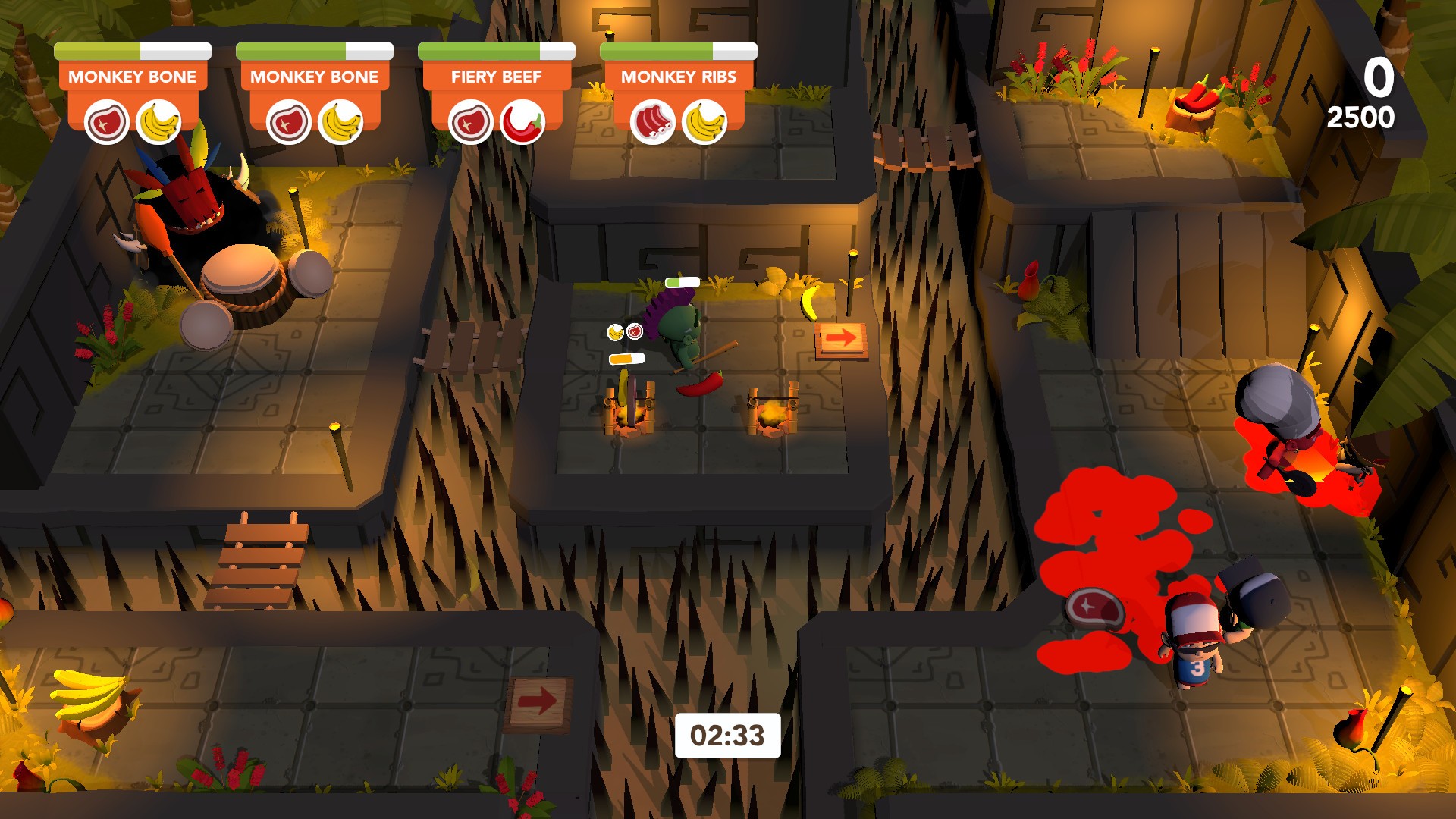Select the meat icon in the second Monkey Bone card
1456x819 pixels.
[x=289, y=121]
